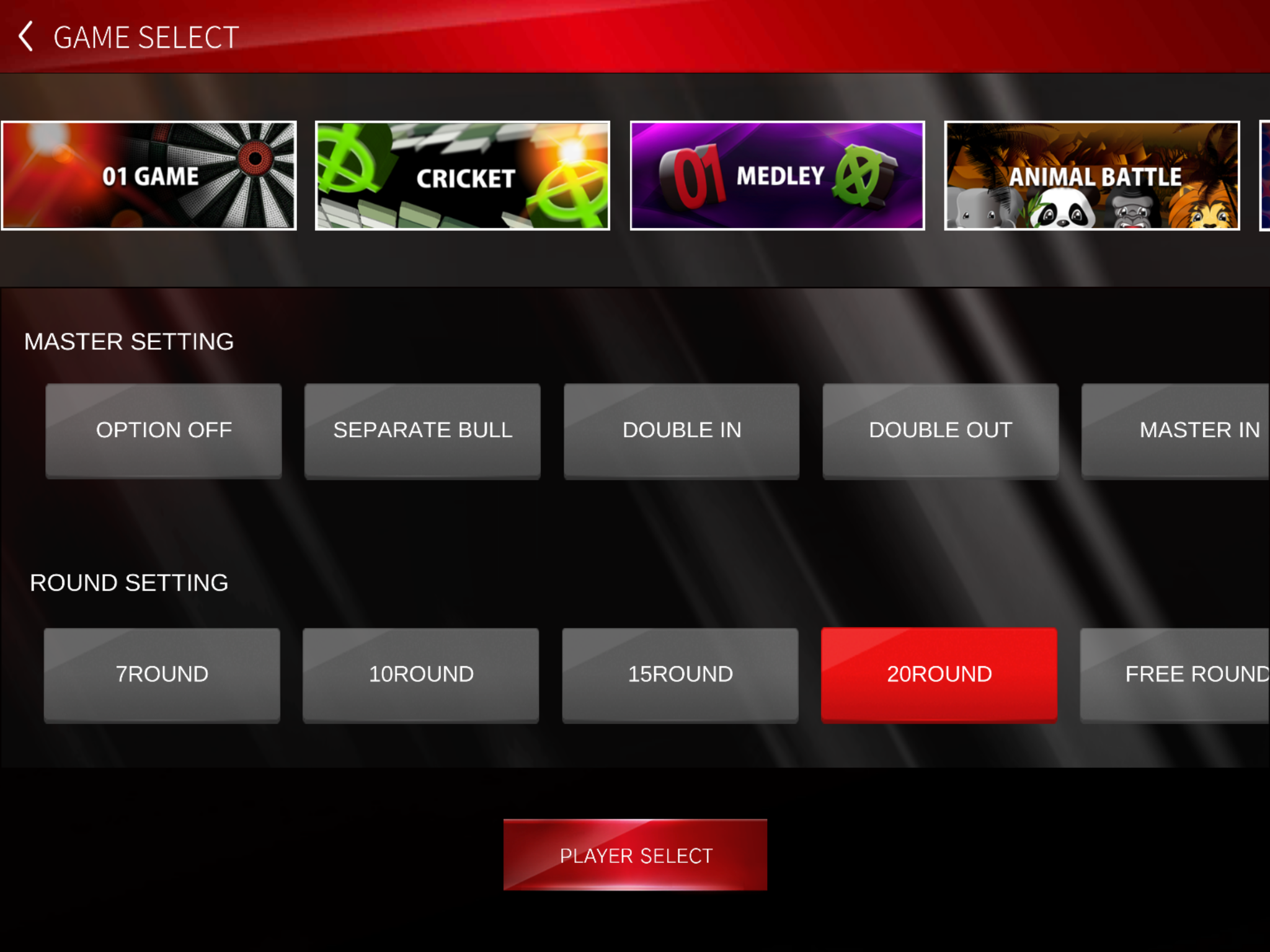The height and width of the screenshot is (952, 1270).
Task: Go back from Game Select screen
Action: tap(26, 37)
